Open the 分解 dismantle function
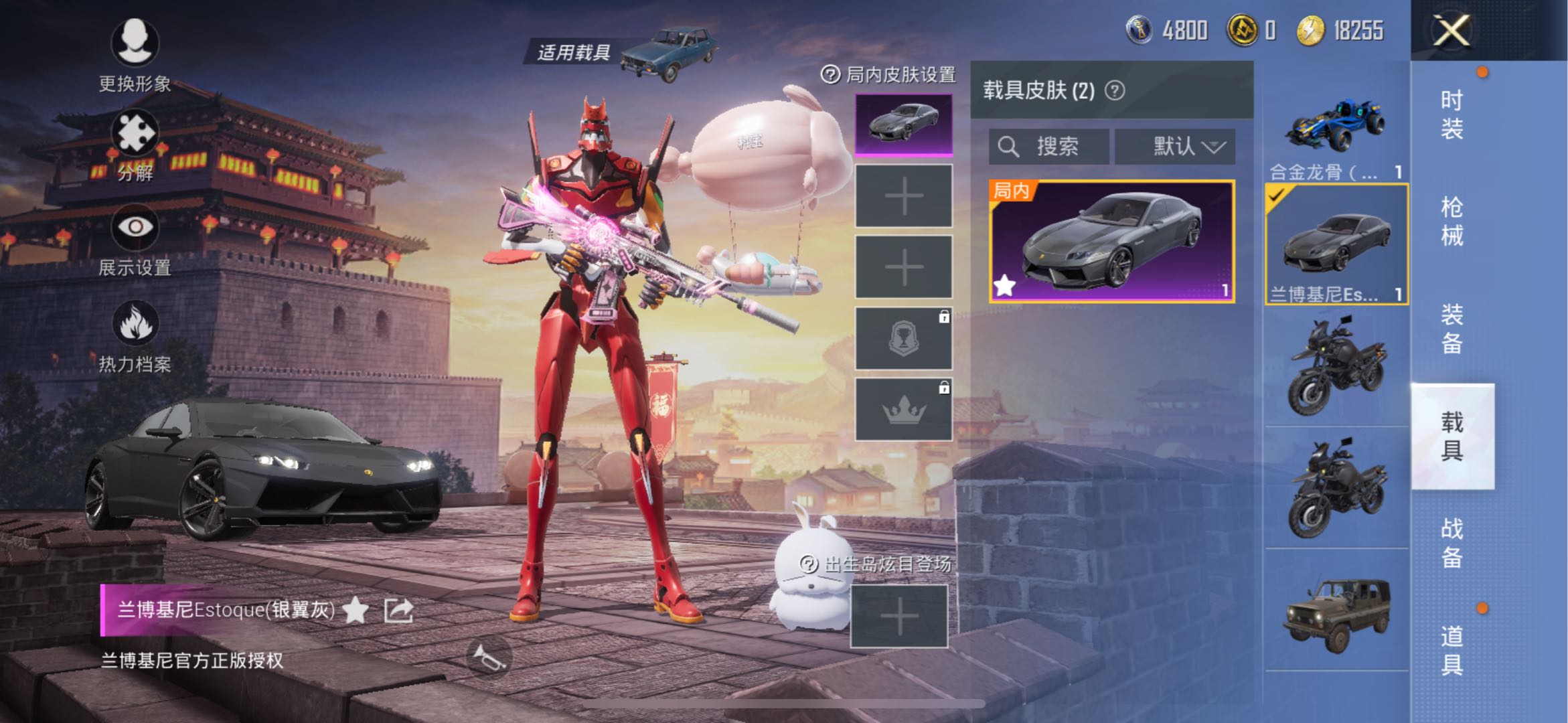Image resolution: width=1568 pixels, height=723 pixels. coord(135,145)
